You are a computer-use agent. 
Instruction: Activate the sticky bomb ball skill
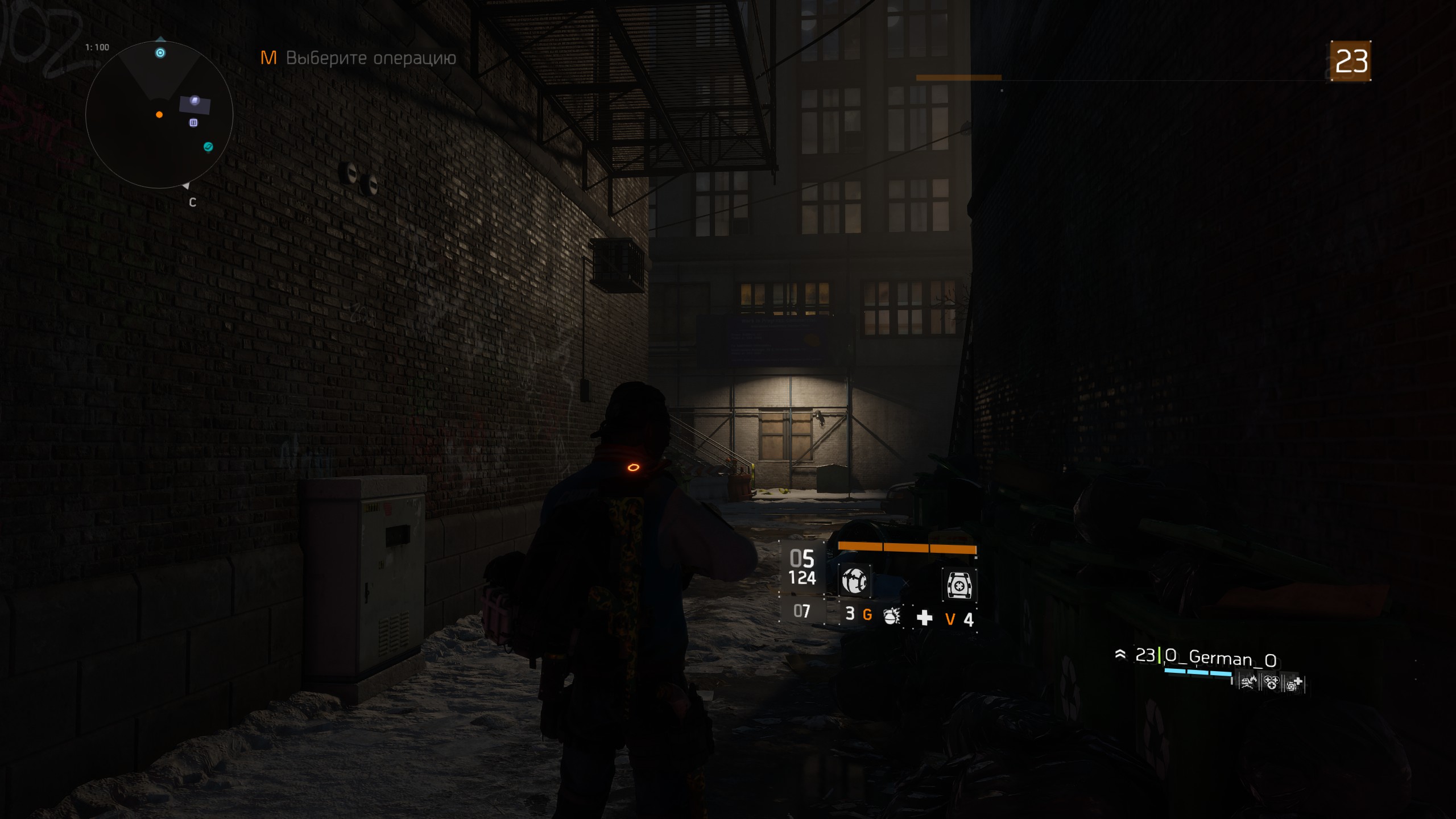pos(854,581)
